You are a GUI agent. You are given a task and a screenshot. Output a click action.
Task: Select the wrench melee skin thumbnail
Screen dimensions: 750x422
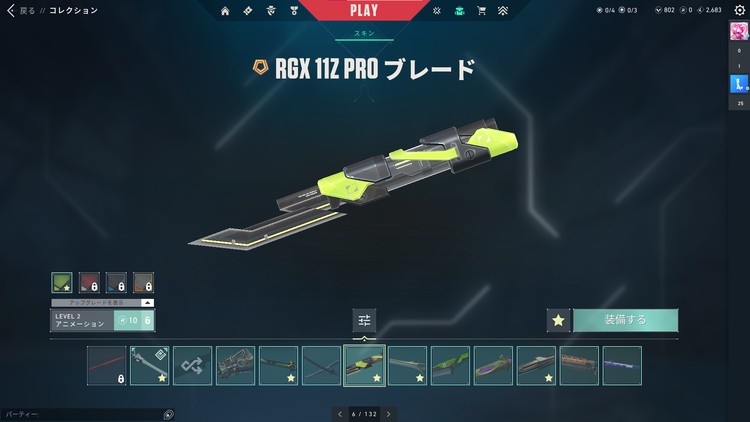point(149,366)
